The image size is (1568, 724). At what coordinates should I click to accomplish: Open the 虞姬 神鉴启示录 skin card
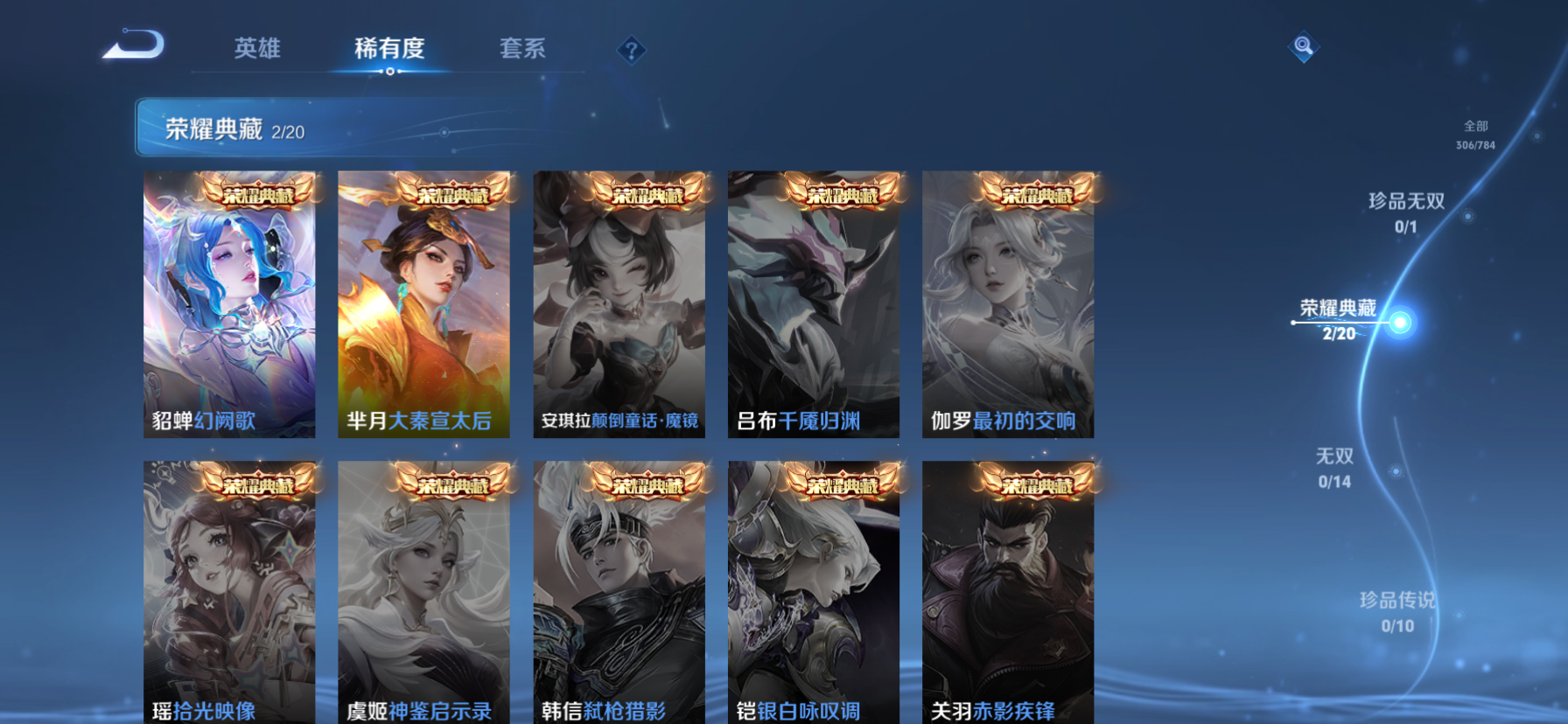(423, 592)
